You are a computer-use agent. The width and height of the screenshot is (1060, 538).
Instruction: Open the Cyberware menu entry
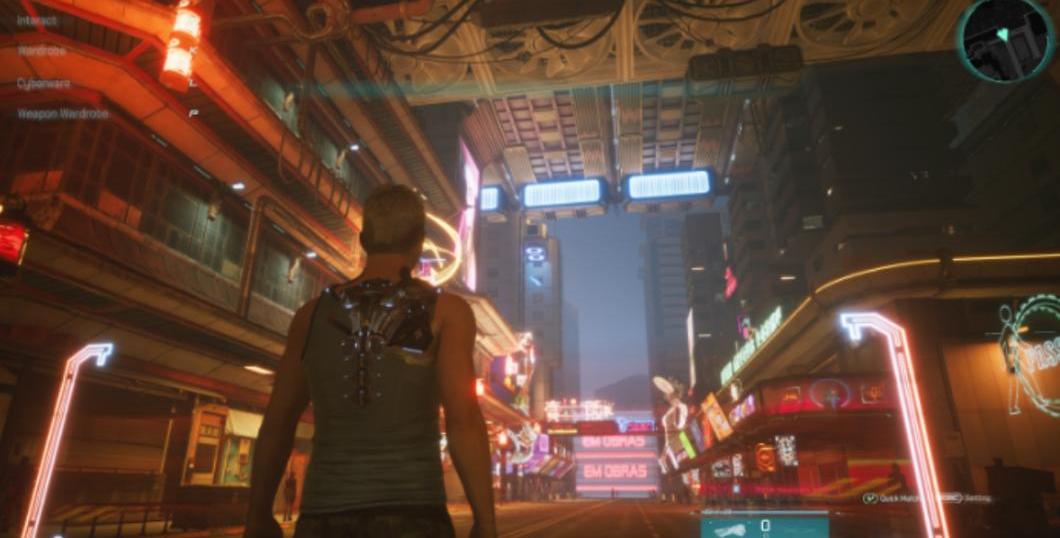click(44, 83)
